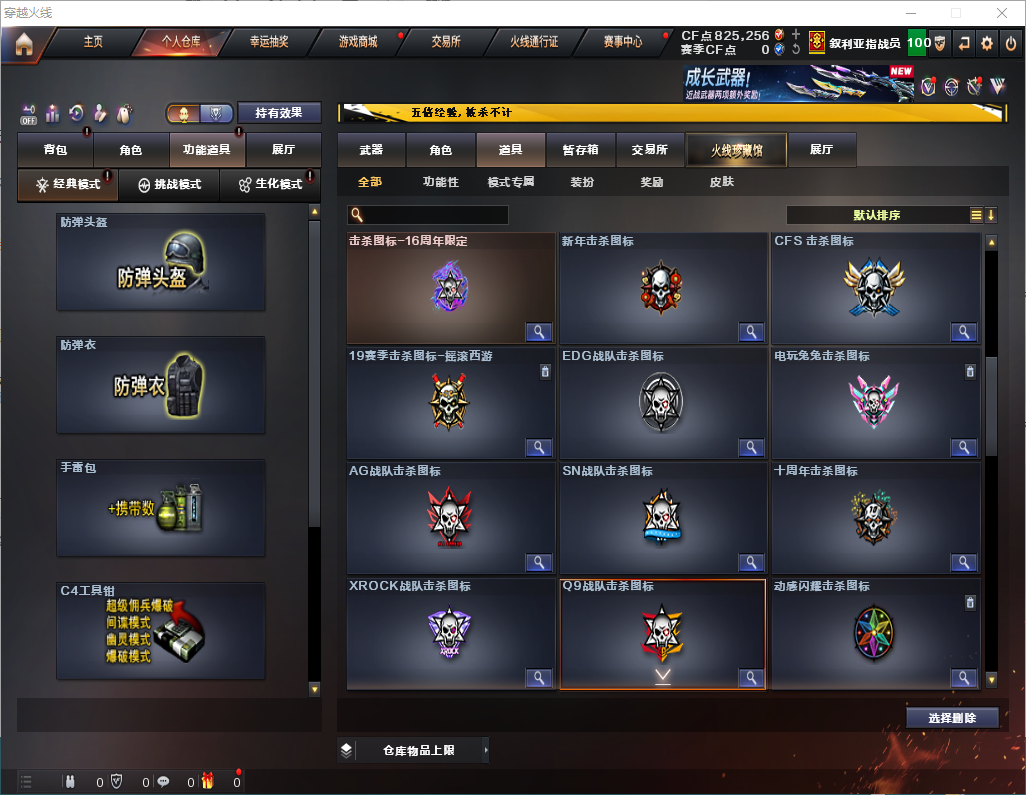Open the 火线珍藏馆 tab
This screenshot has height=795, width=1026.
736,150
